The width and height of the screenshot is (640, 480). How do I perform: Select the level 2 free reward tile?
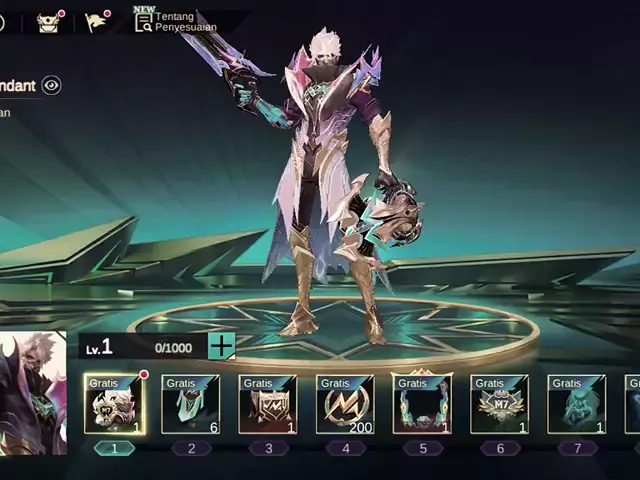(191, 404)
